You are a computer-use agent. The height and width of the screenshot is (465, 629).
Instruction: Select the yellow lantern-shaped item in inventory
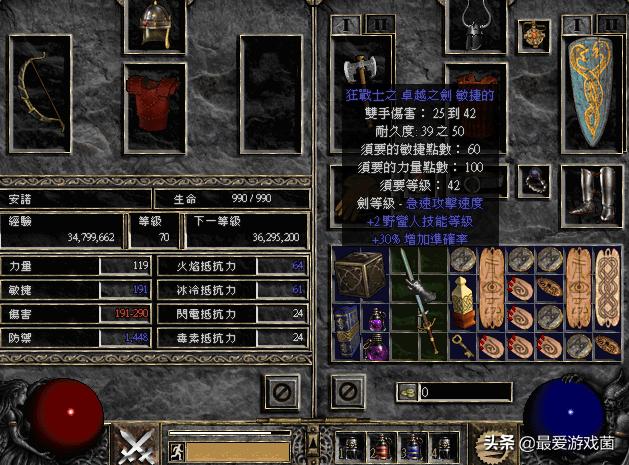pyautogui.click(x=463, y=302)
